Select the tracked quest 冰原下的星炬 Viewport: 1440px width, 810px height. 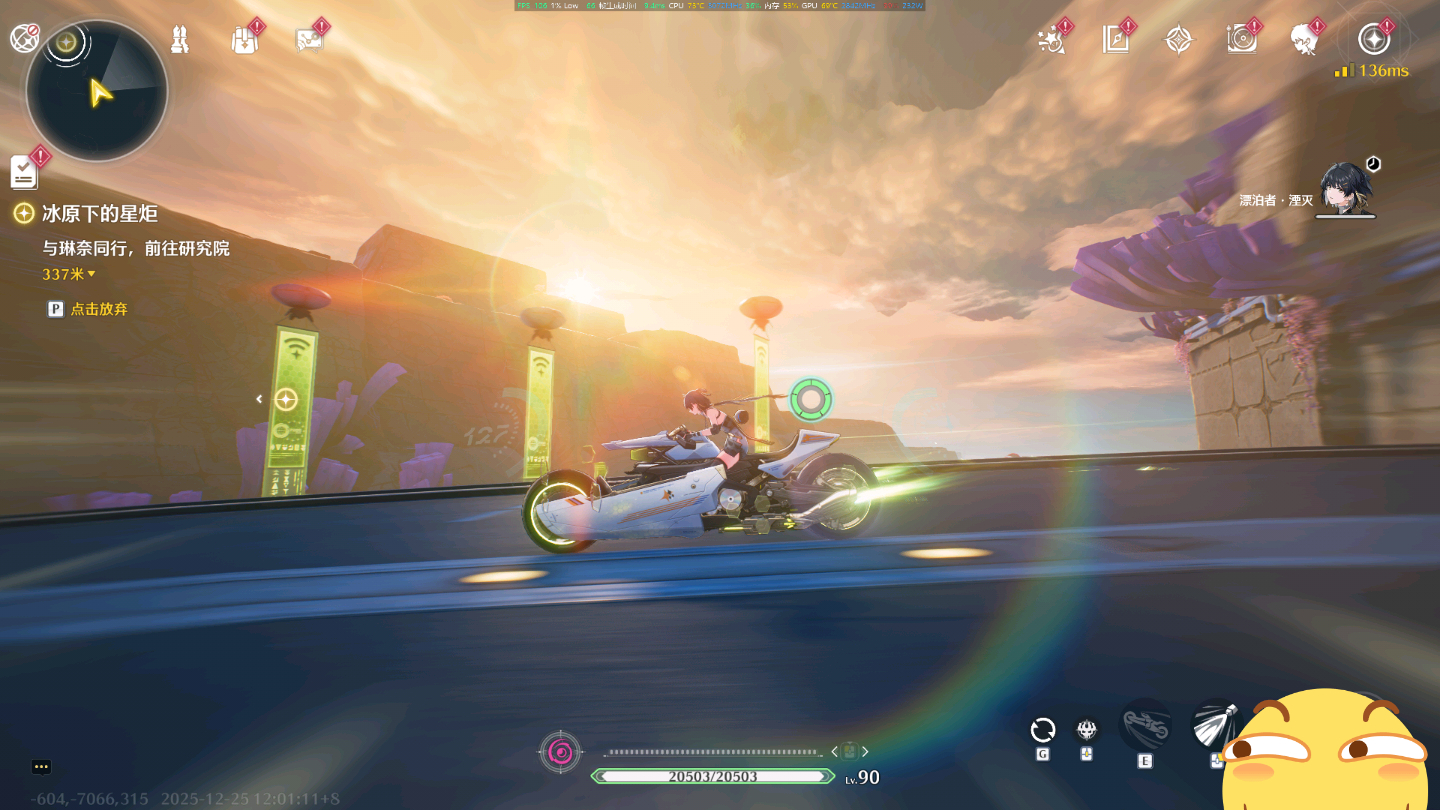pos(99,214)
